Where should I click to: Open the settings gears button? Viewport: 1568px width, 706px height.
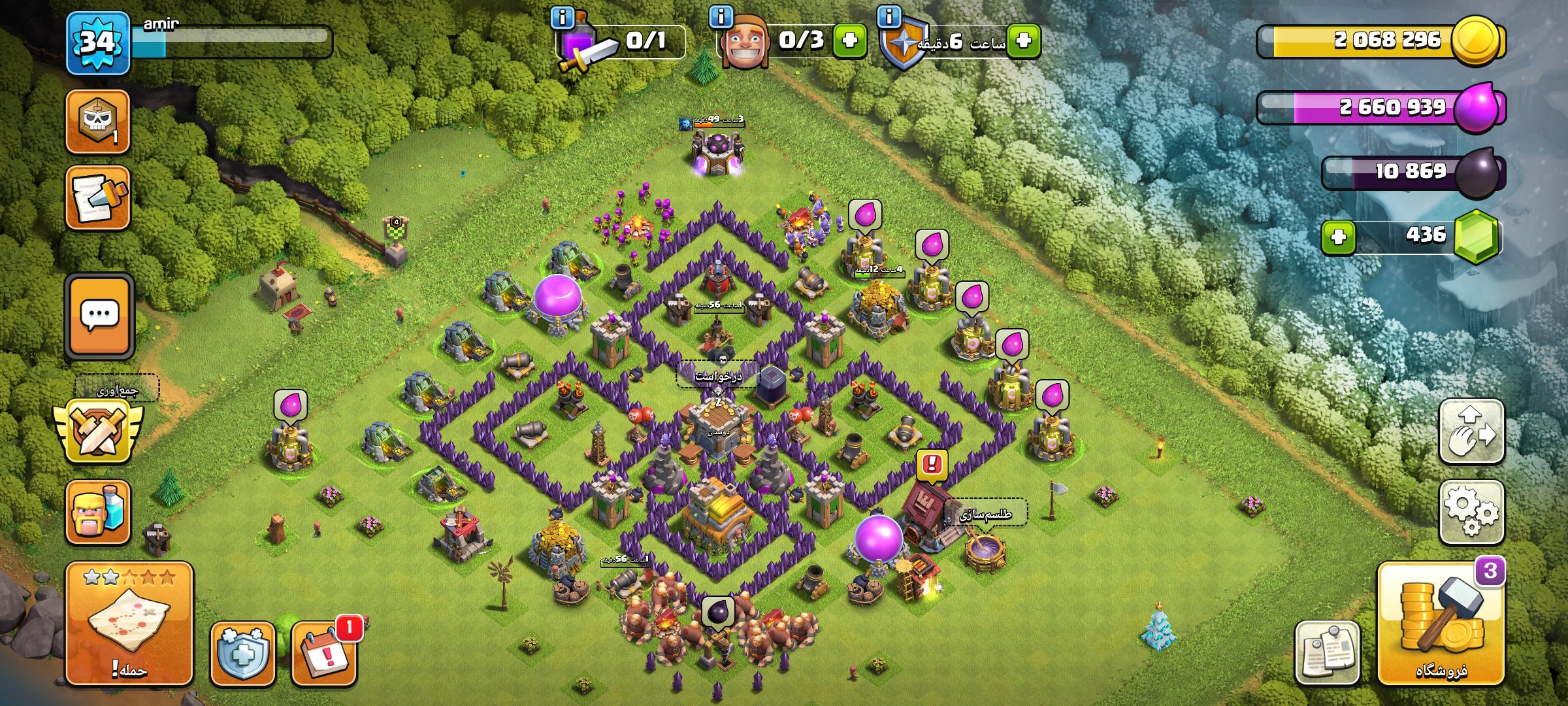click(x=1471, y=512)
